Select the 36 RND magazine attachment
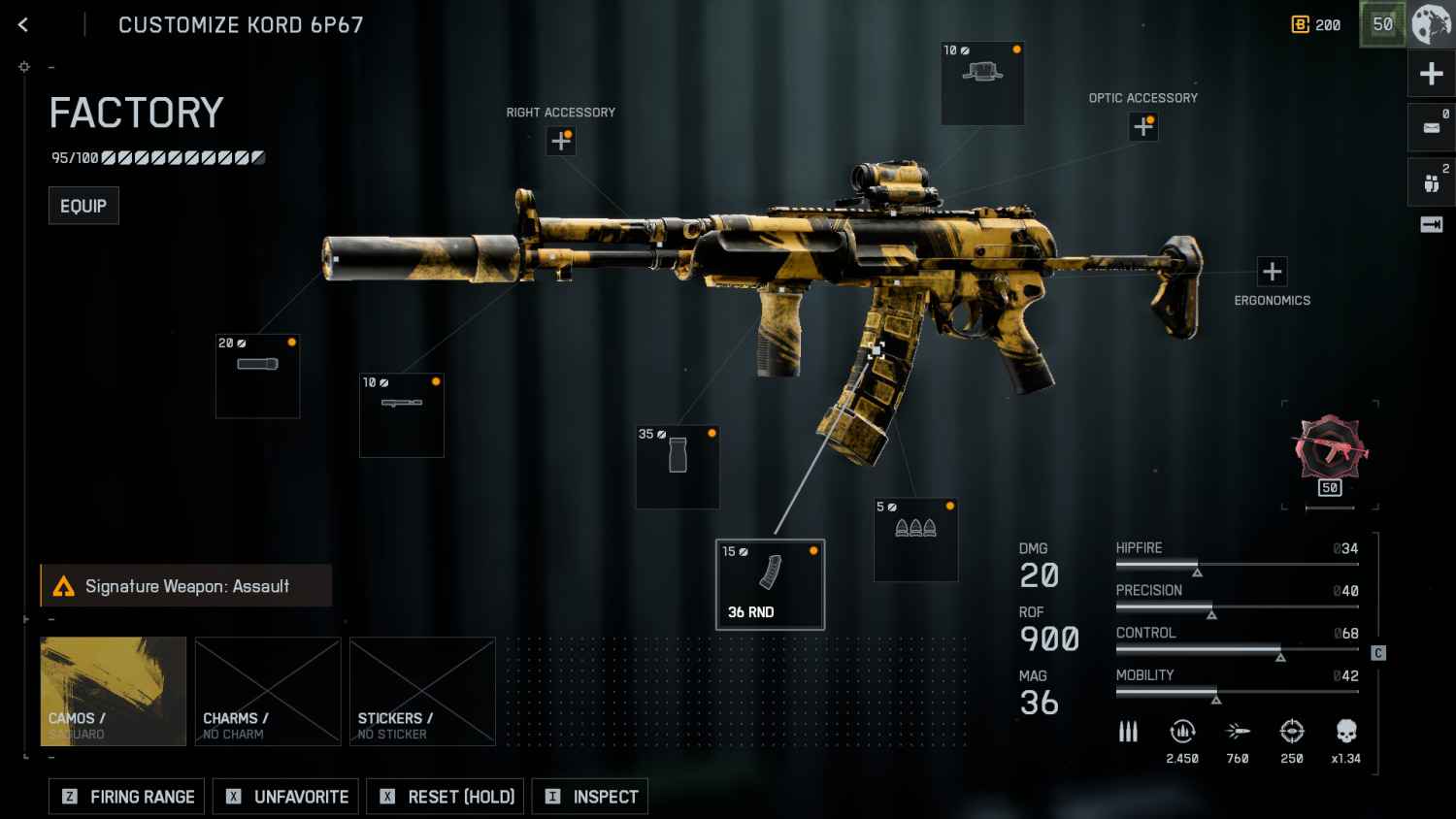This screenshot has height=819, width=1456. (x=770, y=582)
